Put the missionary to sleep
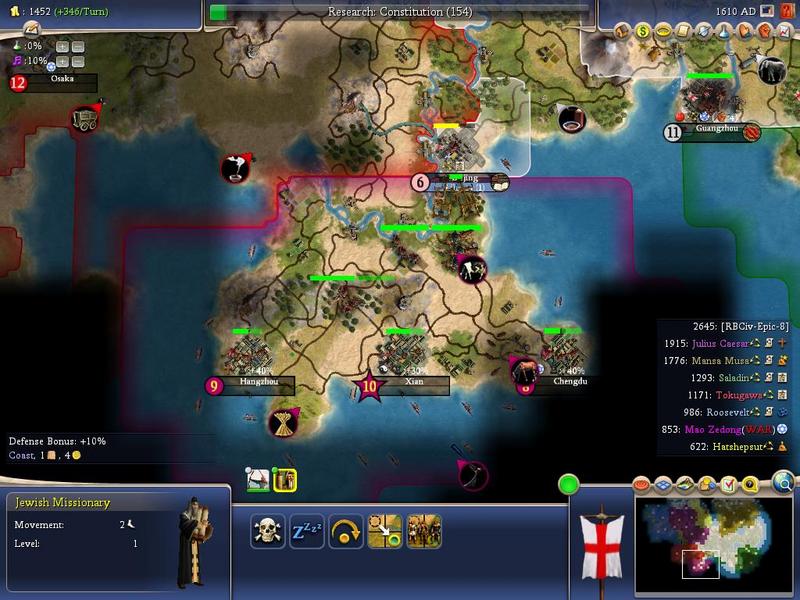 click(x=305, y=530)
